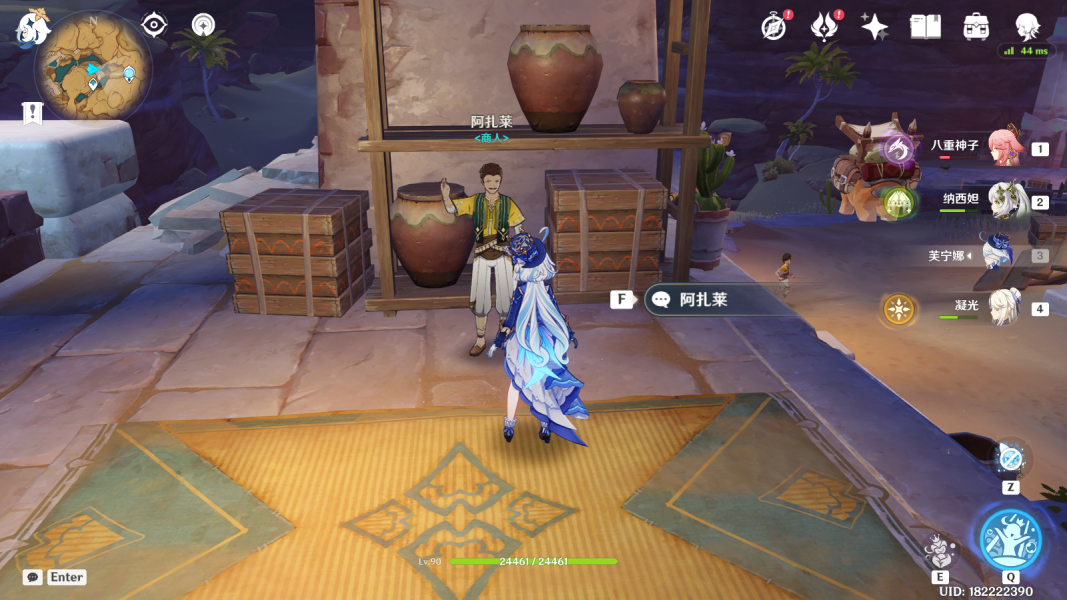Screen dimensions: 1067x600
Task: Click the eye-shaped icon beside the minimap
Action: (154, 25)
